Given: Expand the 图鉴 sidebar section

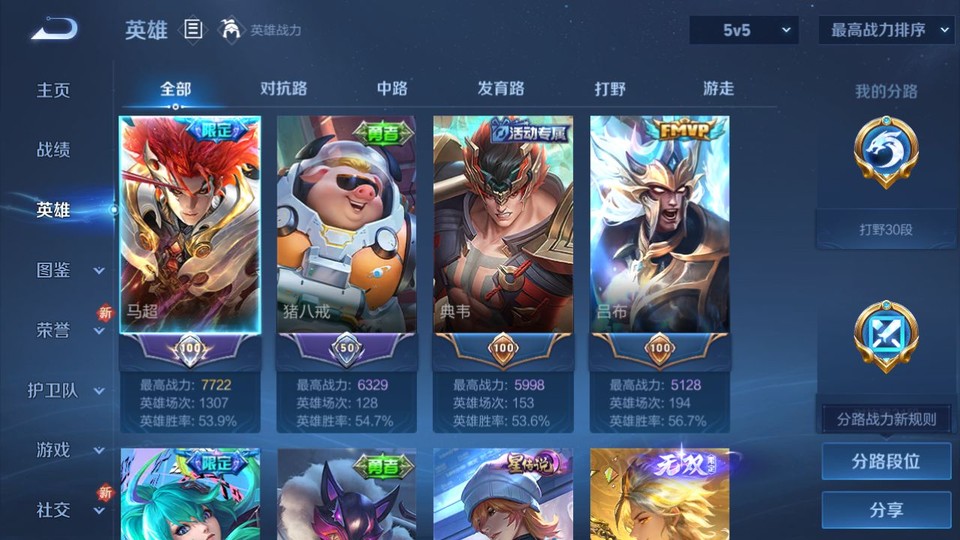Looking at the screenshot, I should tap(66, 270).
